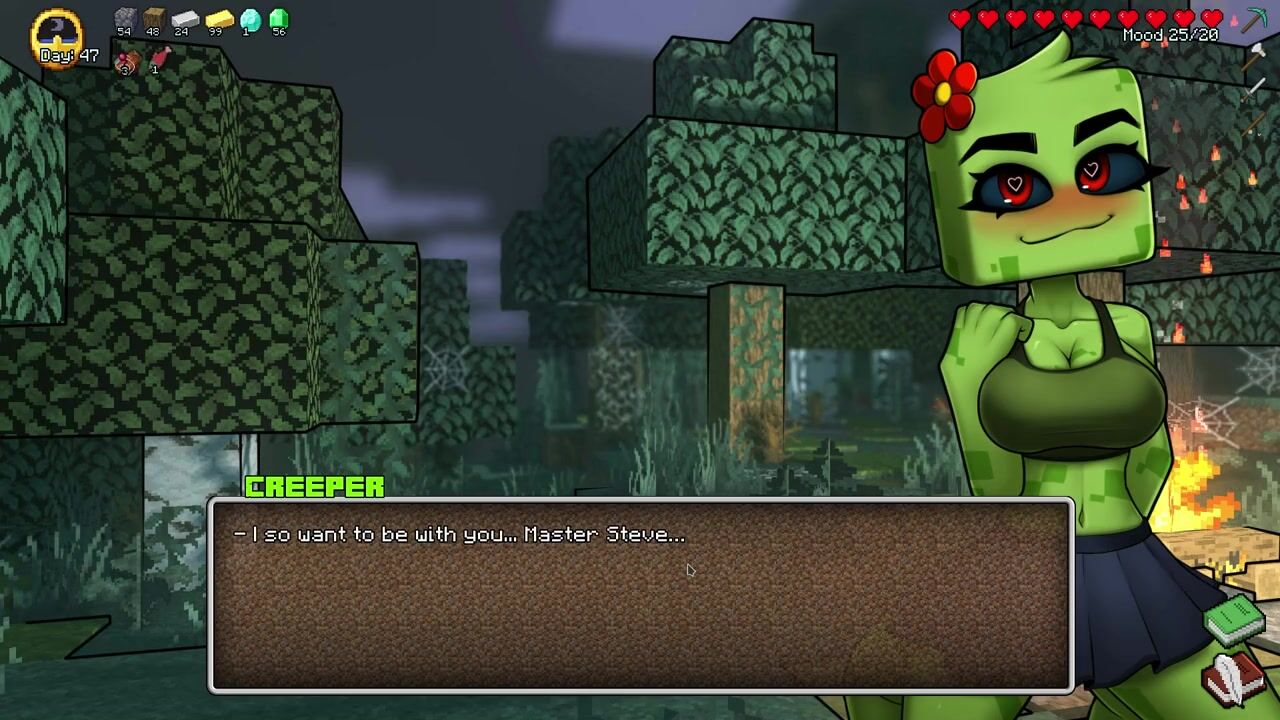The image size is (1280, 720).
Task: Select the emerald resource icon
Action: coord(279,18)
